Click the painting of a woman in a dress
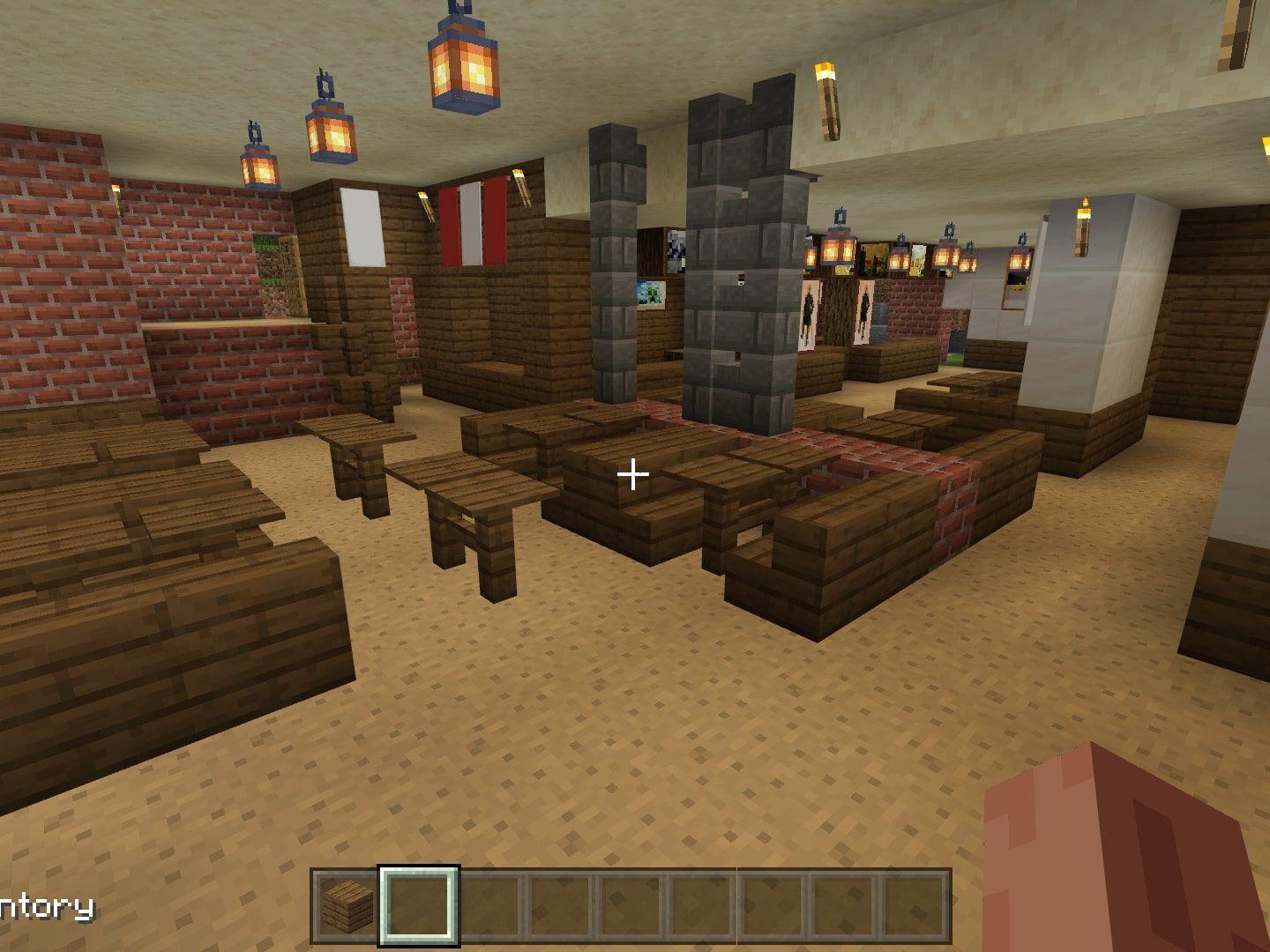This screenshot has height=952, width=1270. 808,310
